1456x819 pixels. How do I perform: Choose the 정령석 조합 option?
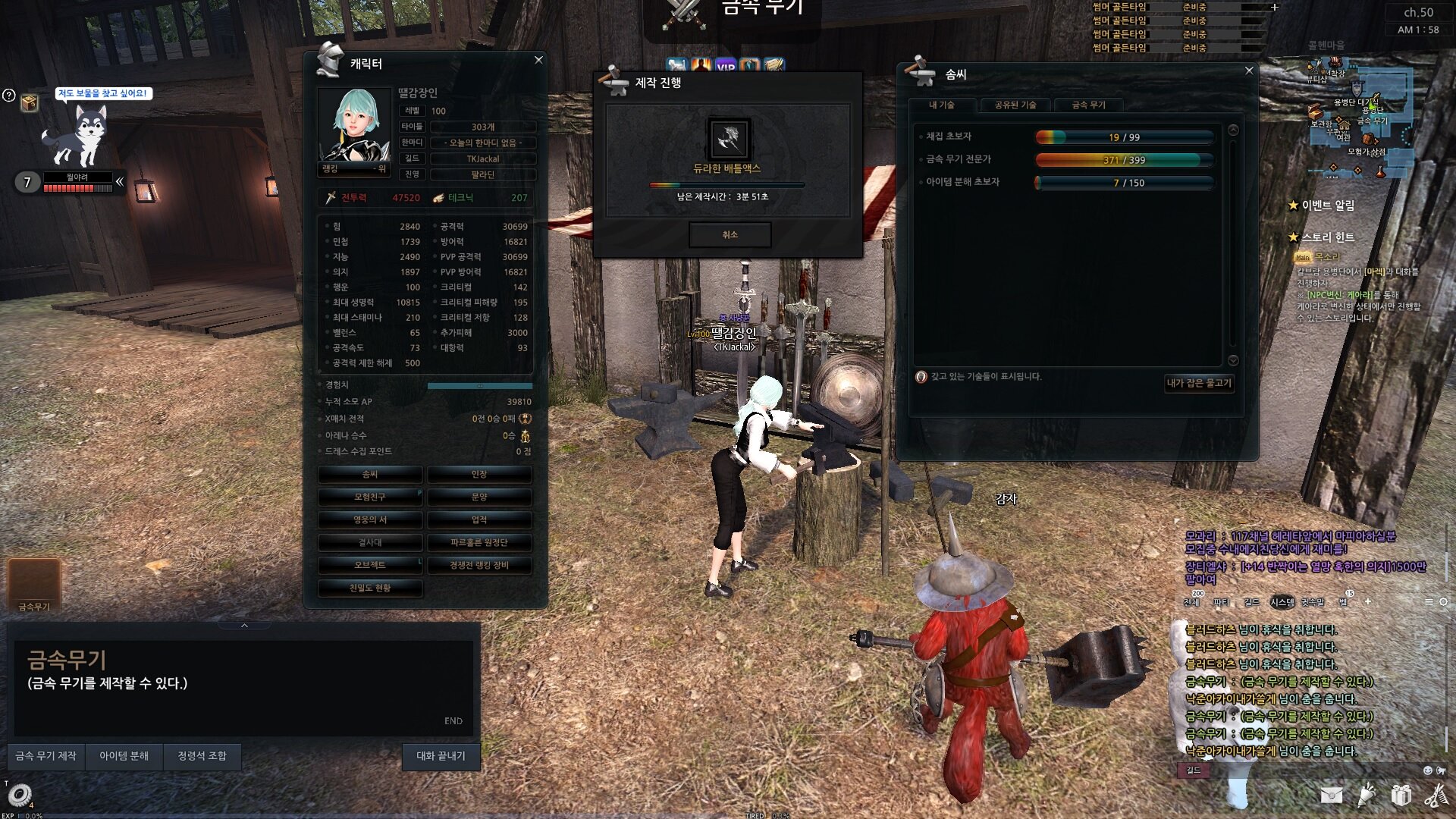[x=202, y=756]
